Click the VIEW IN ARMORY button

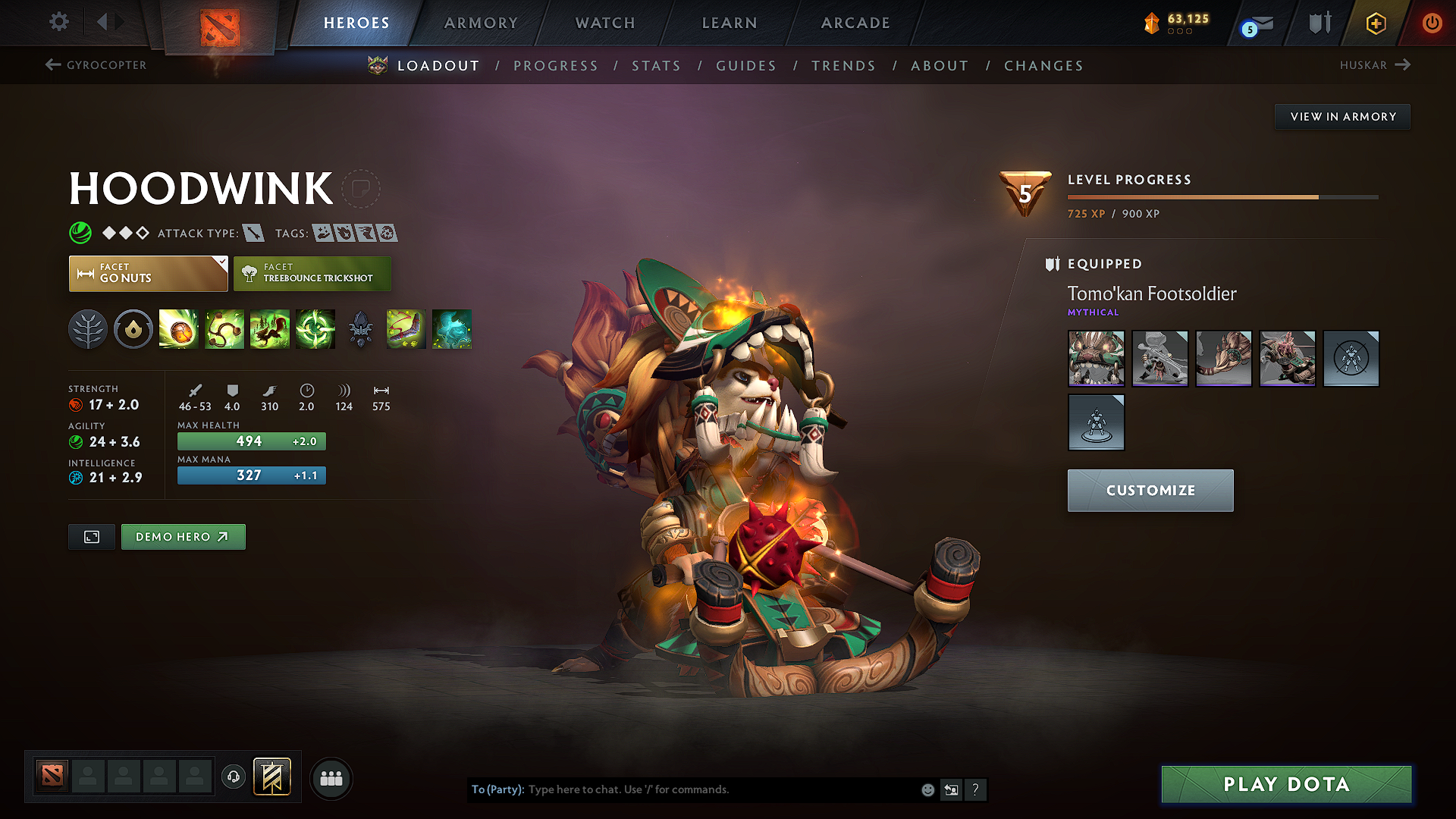pyautogui.click(x=1341, y=116)
